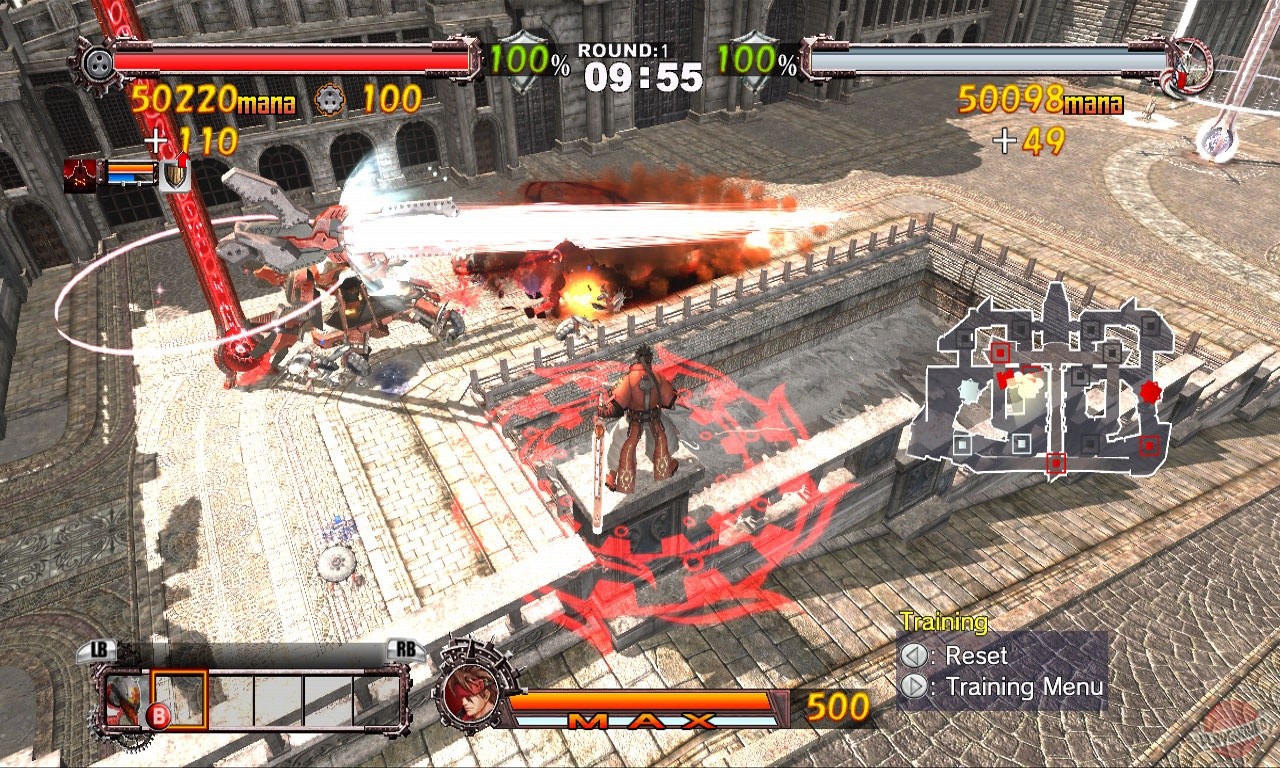The image size is (1280, 768).
Task: Click Sol's character portrait above the tension gauge
Action: 470,695
